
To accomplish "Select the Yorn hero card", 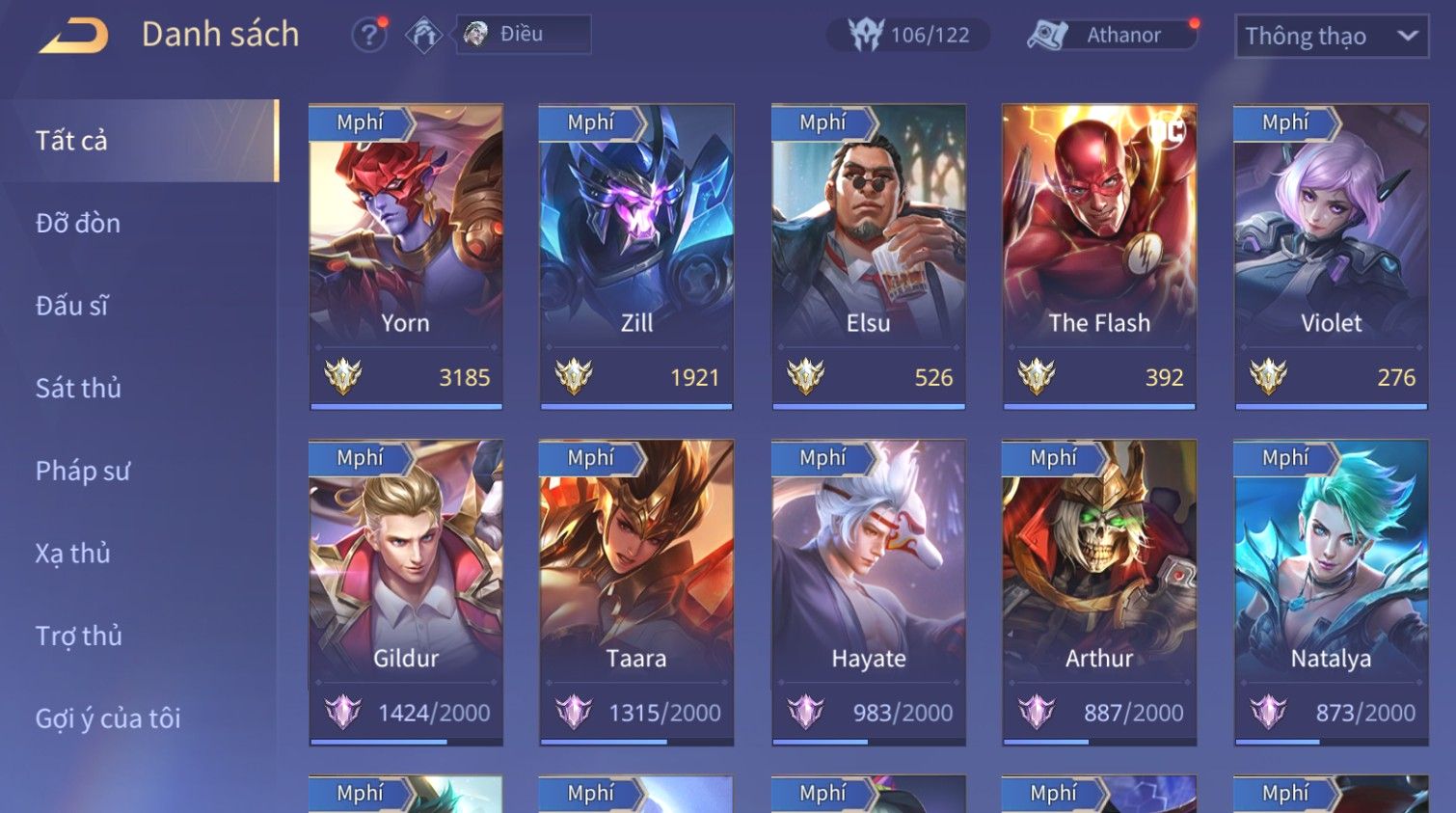I will pos(406,257).
